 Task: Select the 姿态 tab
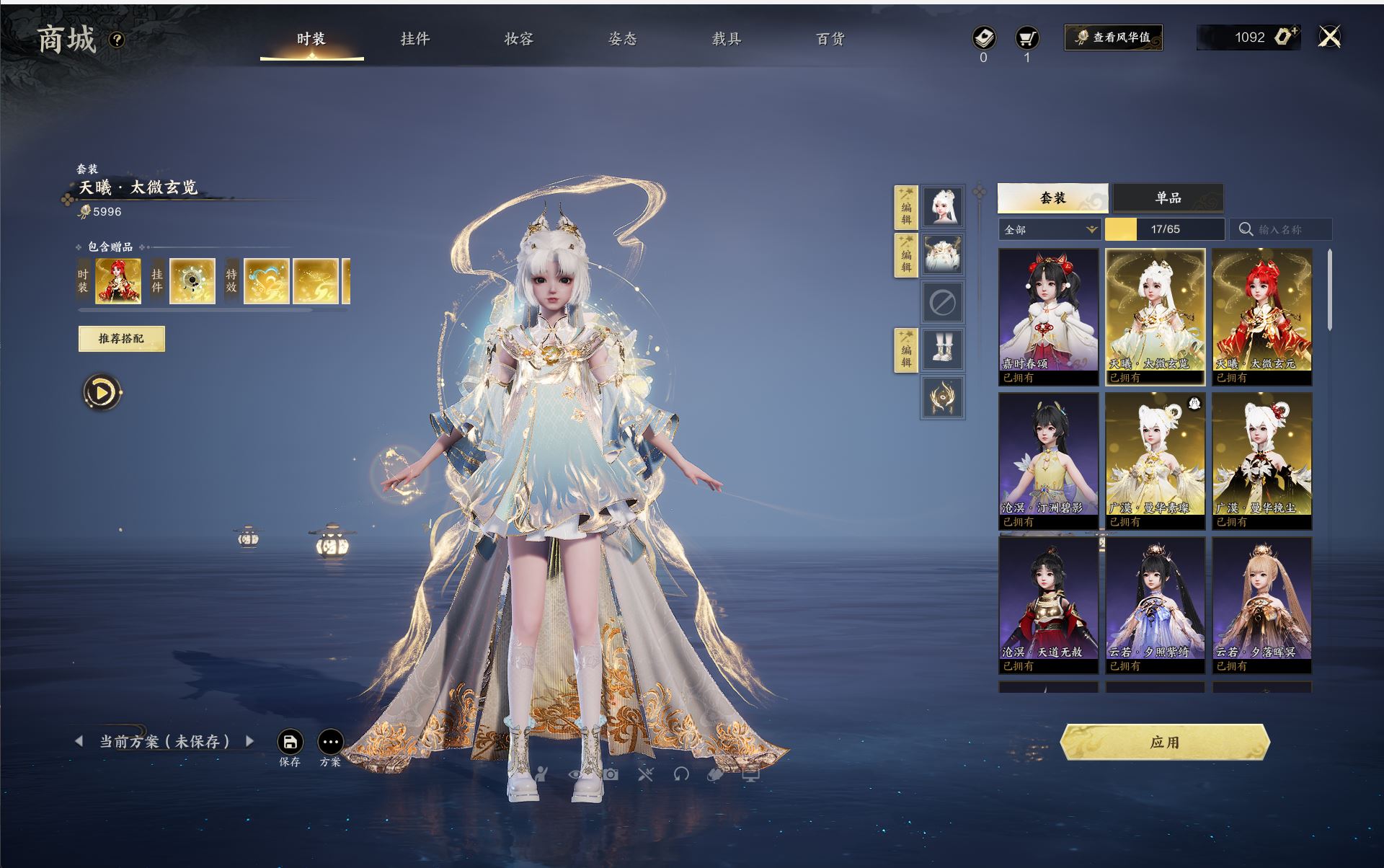coord(622,39)
